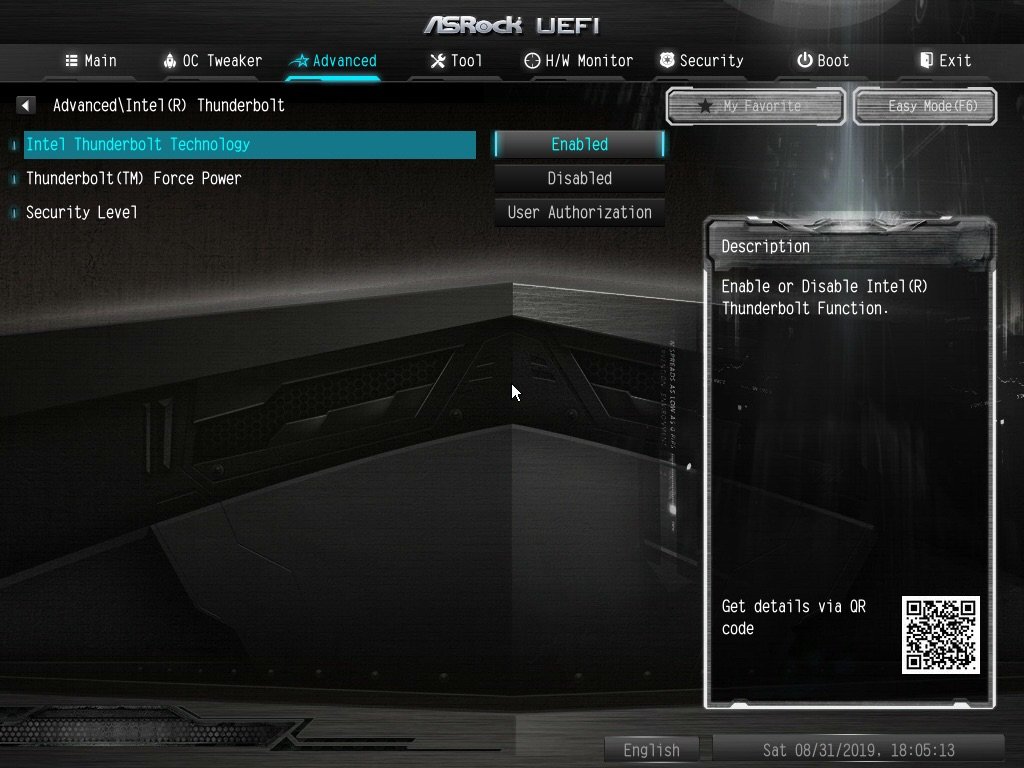The image size is (1024, 768).
Task: Open the User Authorization dropdown
Action: [579, 212]
